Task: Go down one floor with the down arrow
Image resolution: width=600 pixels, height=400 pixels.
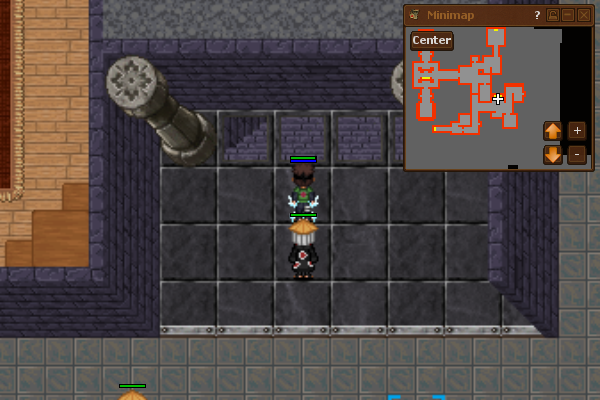Action: point(553,155)
